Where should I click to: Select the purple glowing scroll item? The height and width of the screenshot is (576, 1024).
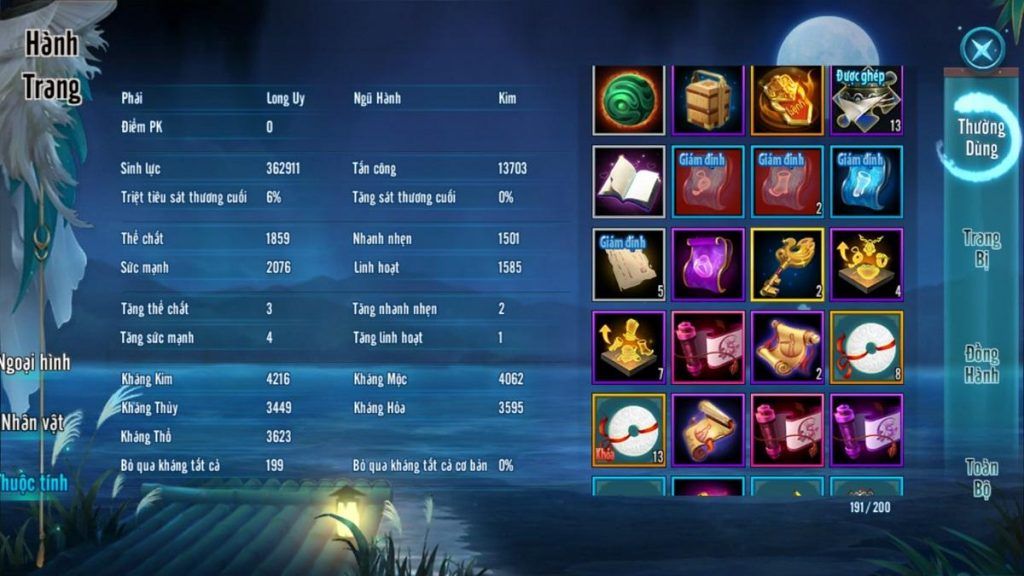[708, 264]
